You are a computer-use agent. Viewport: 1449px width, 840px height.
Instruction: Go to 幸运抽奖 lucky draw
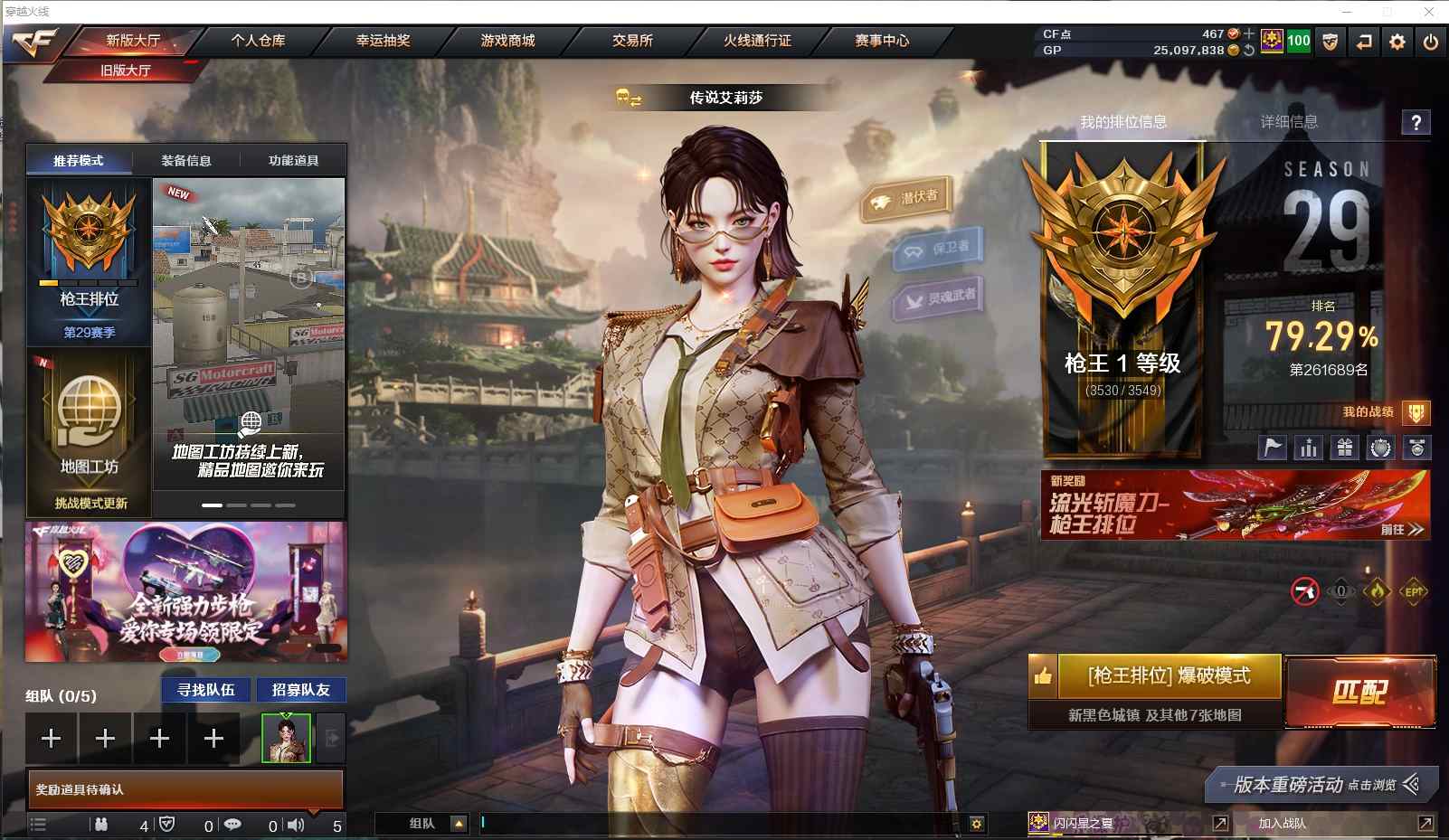[383, 41]
